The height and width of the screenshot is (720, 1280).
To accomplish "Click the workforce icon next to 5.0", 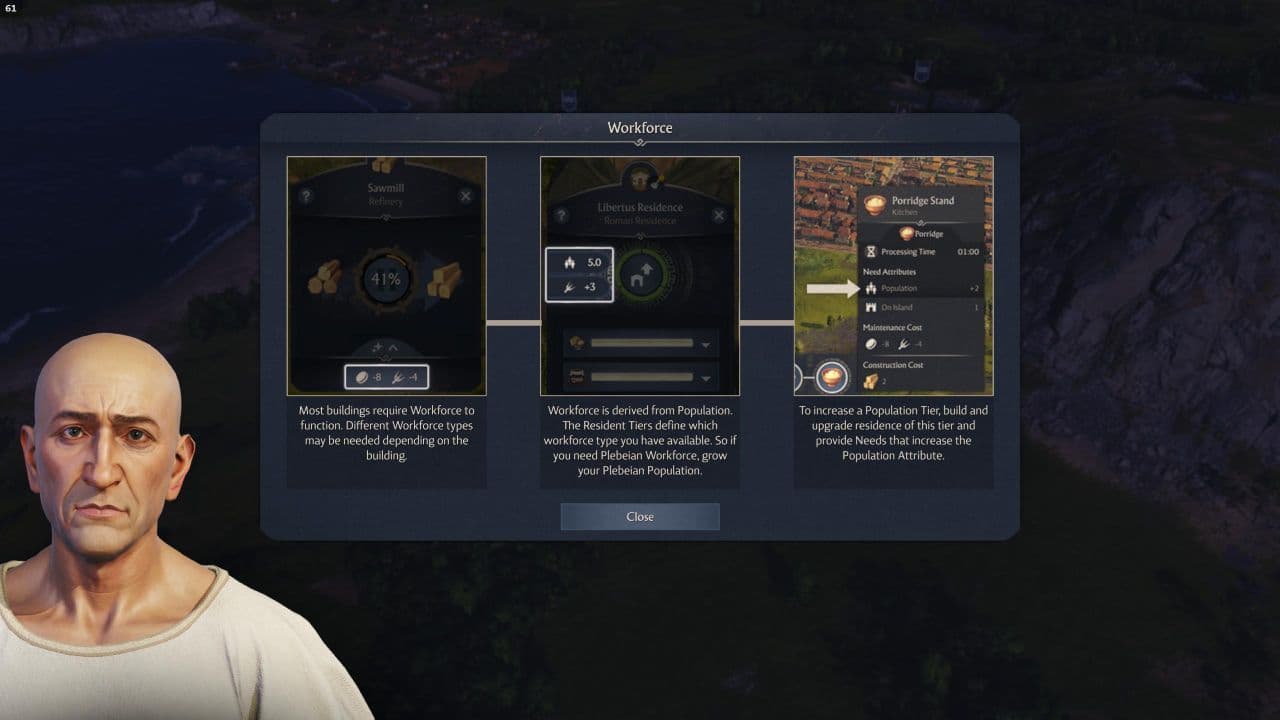I will pos(571,262).
